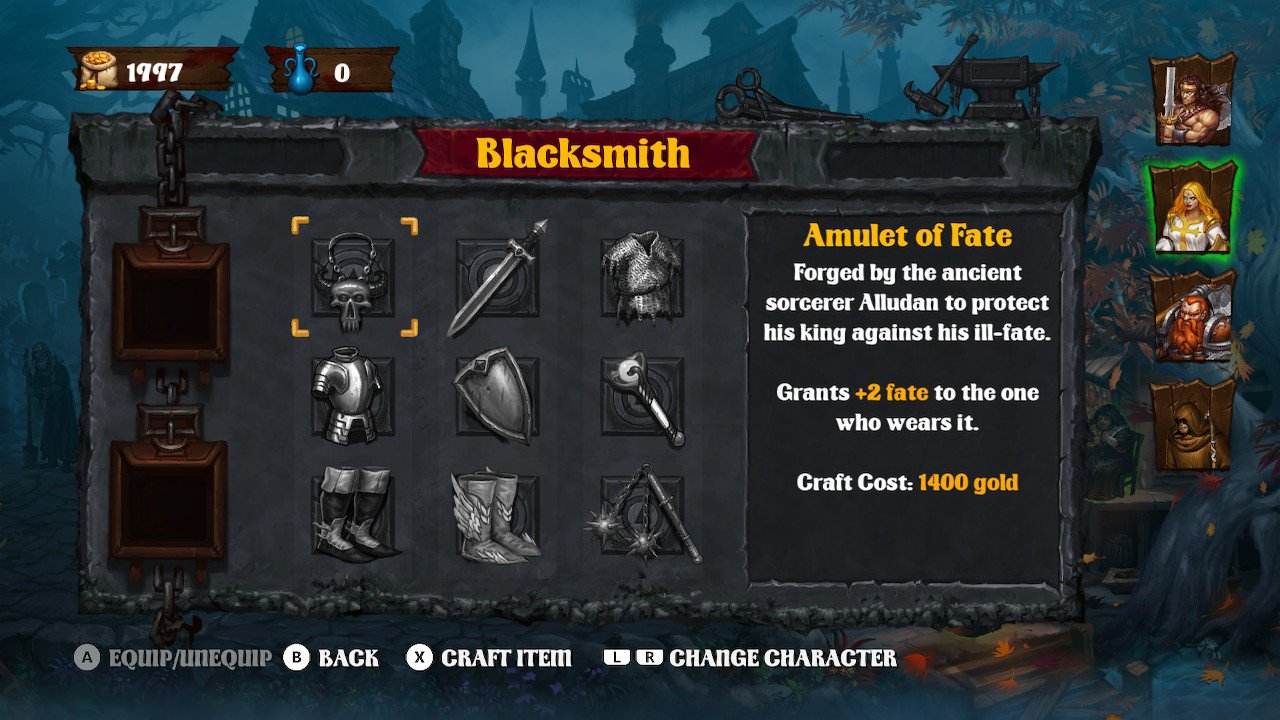Choose the sword crafting slot
The width and height of the screenshot is (1280, 720).
tap(497, 277)
